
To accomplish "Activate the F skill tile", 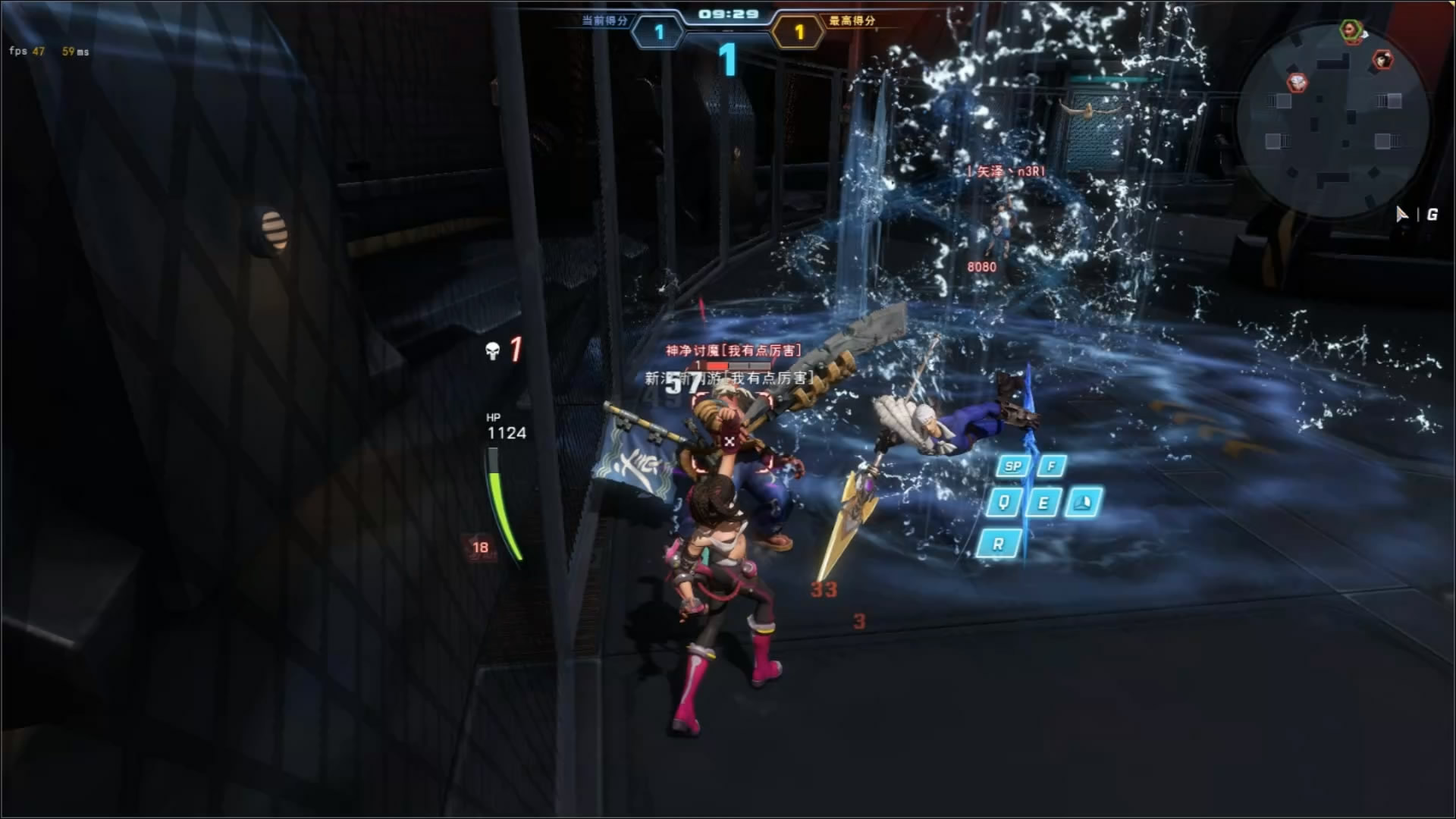I will pos(1052,466).
